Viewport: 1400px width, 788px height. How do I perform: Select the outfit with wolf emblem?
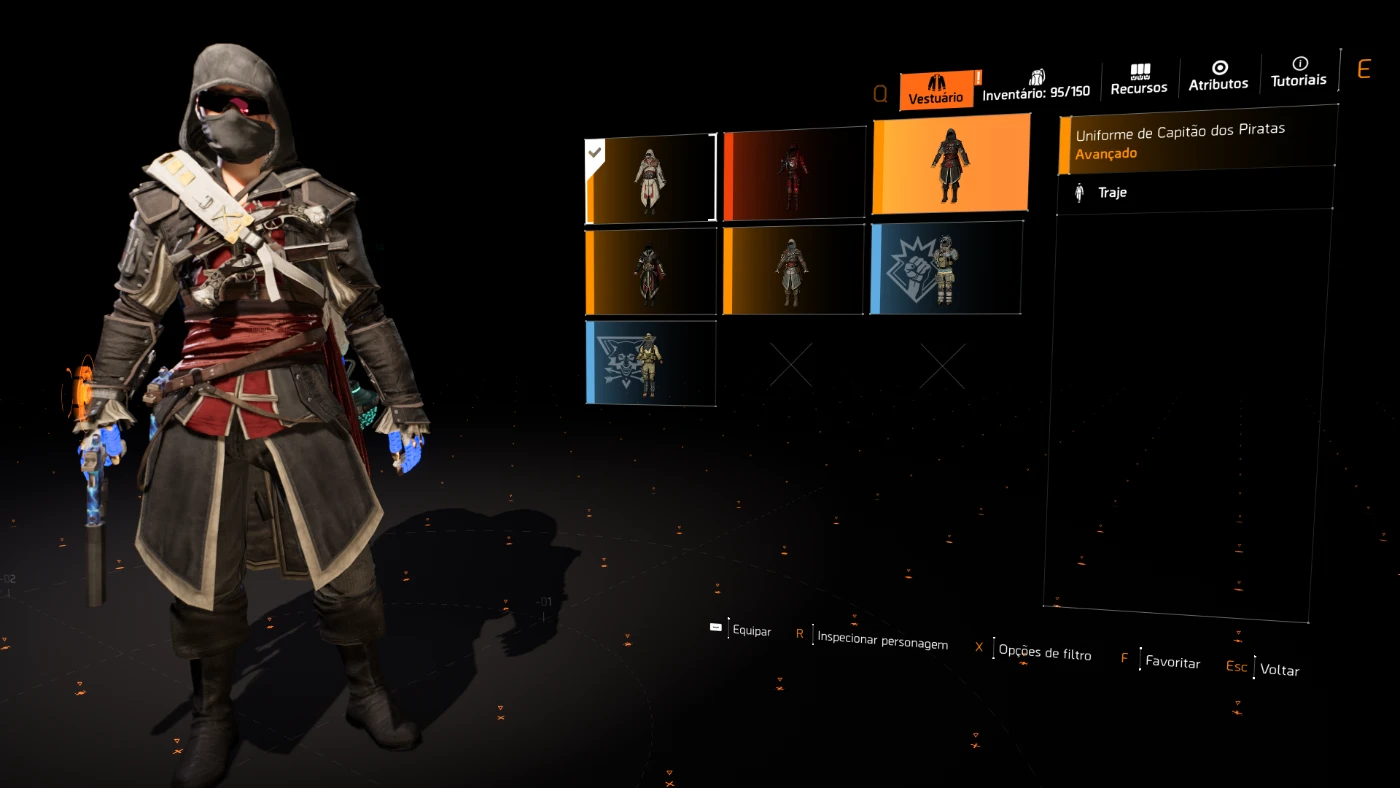pos(650,362)
